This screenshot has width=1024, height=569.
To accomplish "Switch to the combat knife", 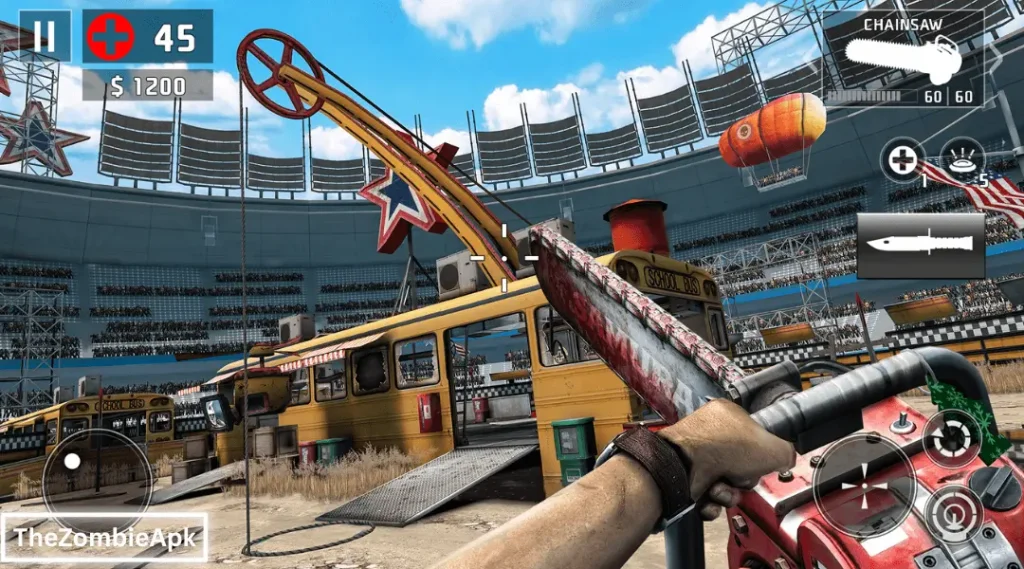I will point(920,245).
